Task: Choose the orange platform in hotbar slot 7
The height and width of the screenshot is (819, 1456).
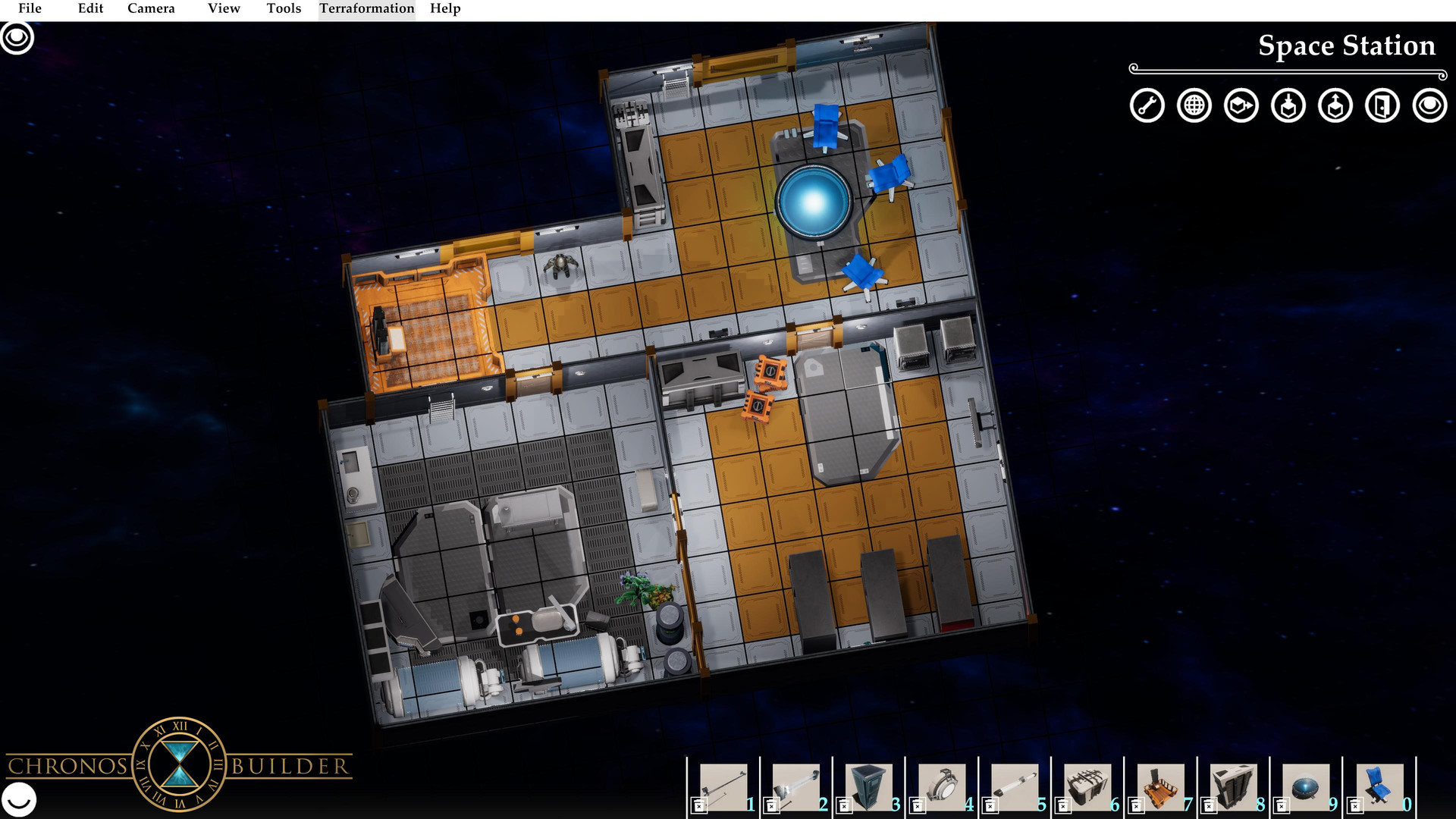Action: 1160,786
